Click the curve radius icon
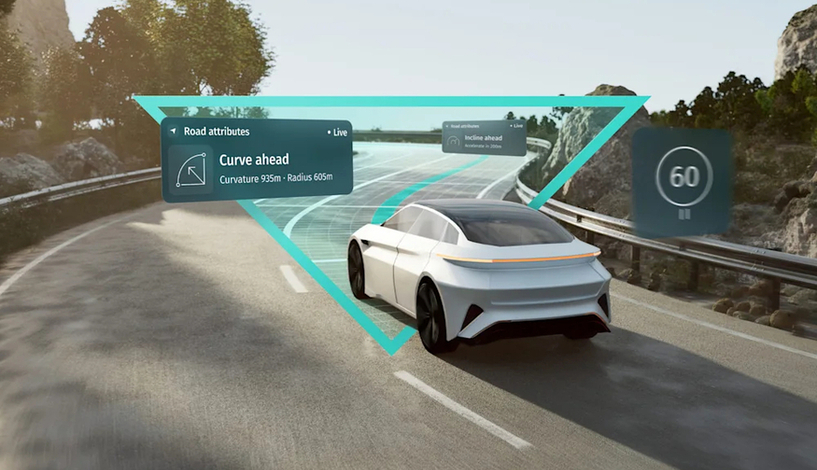The height and width of the screenshot is (470, 817). [191, 169]
